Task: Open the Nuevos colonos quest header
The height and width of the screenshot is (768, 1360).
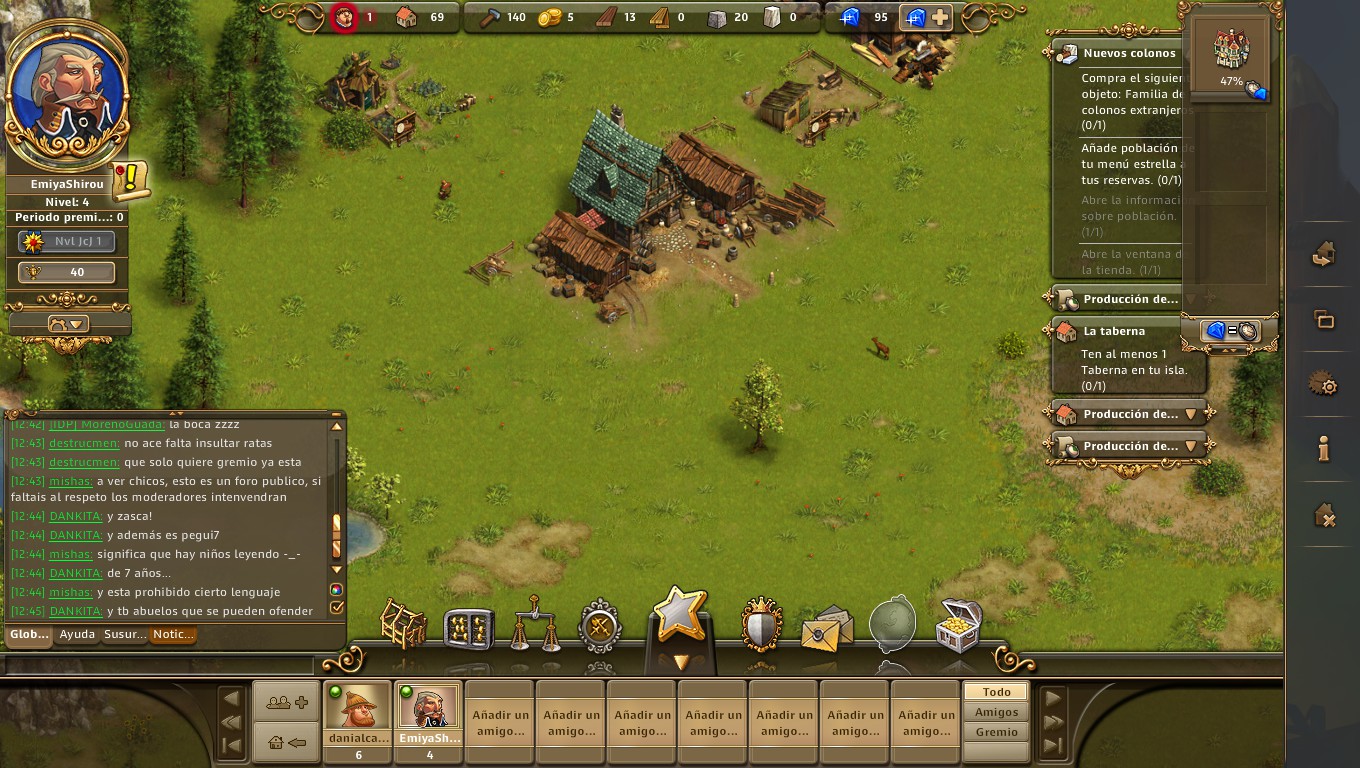Action: click(1129, 53)
